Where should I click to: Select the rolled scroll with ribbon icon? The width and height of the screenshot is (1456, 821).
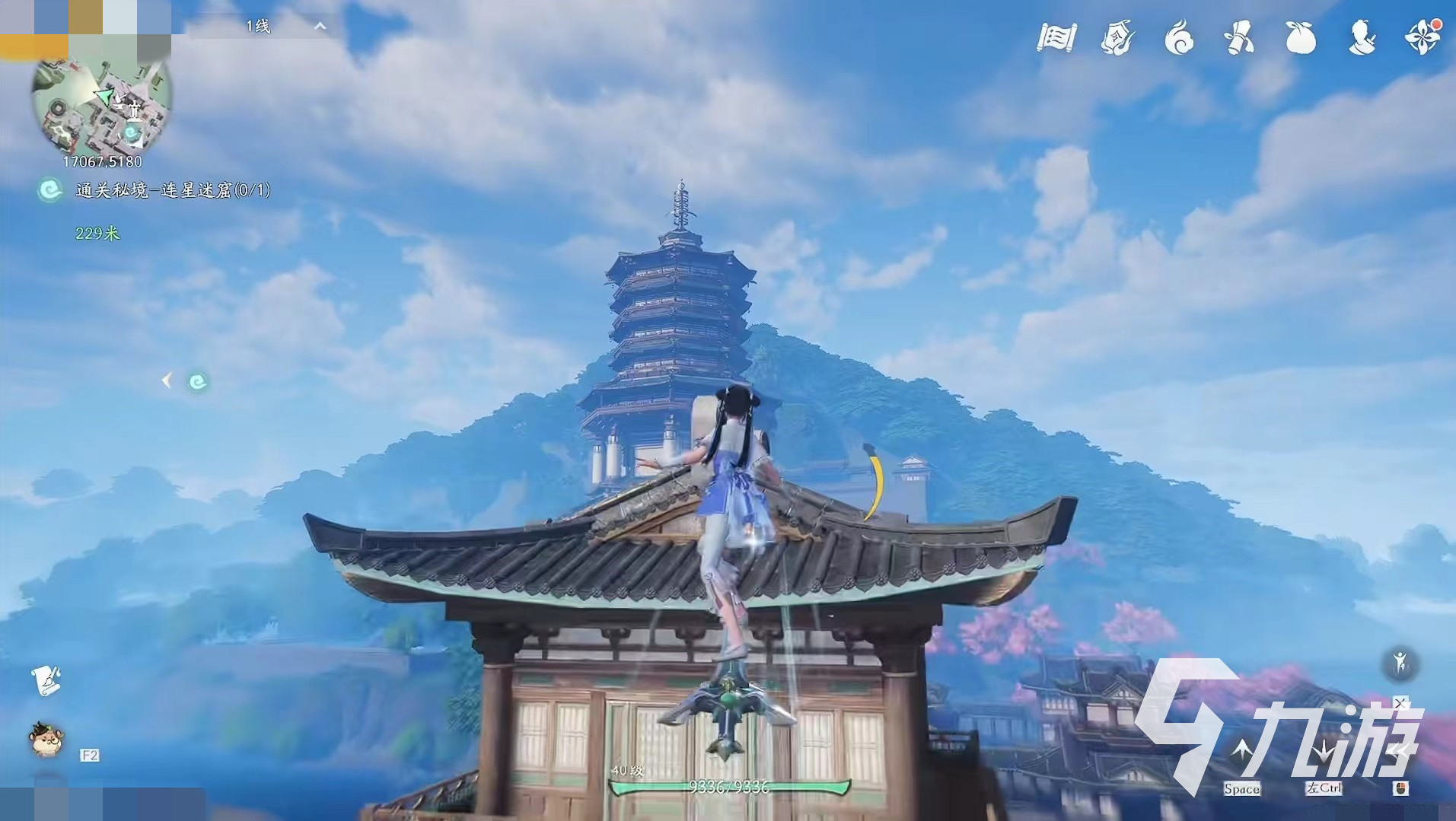coord(1239,37)
